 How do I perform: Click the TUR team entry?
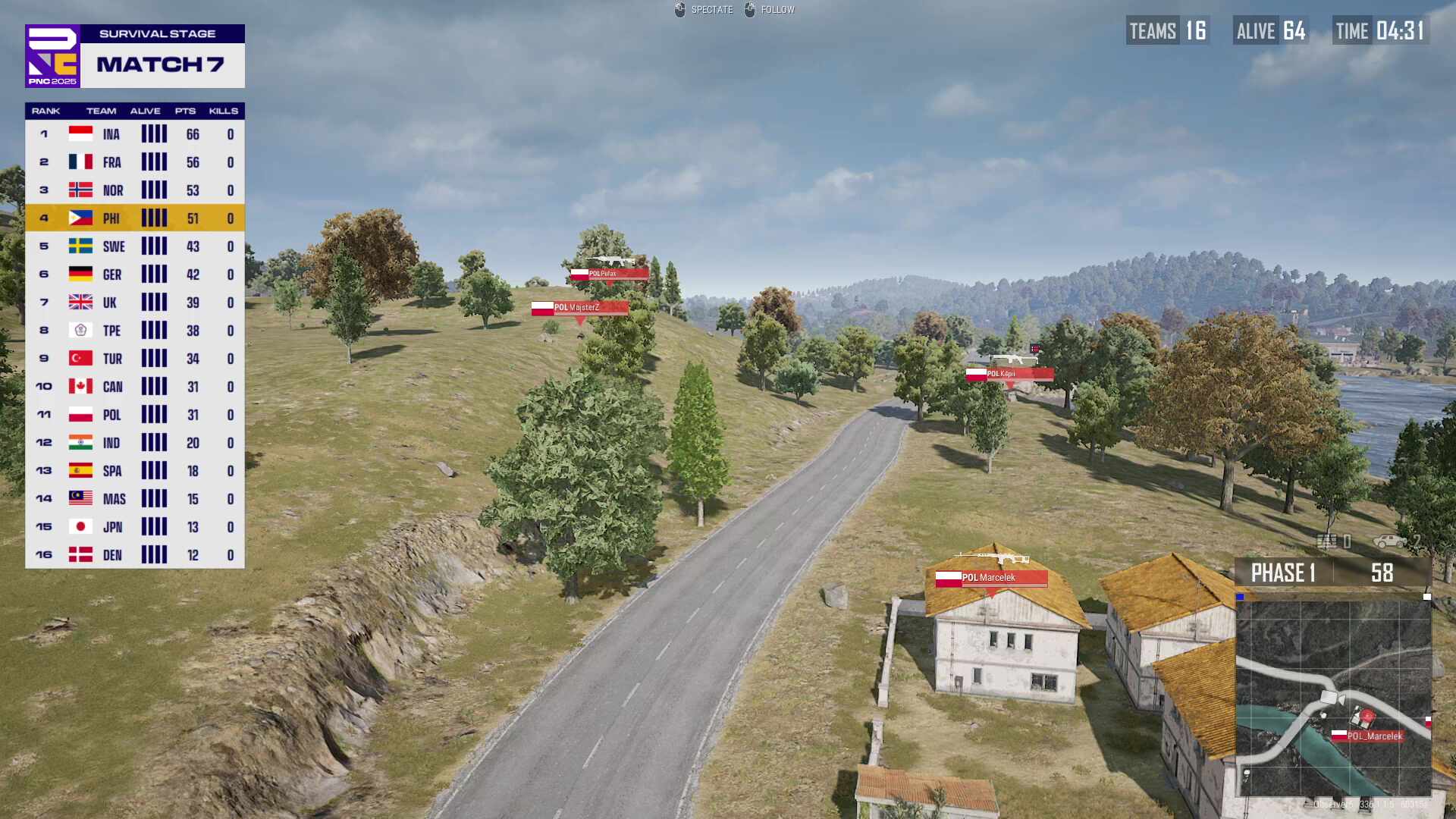[x=135, y=359]
